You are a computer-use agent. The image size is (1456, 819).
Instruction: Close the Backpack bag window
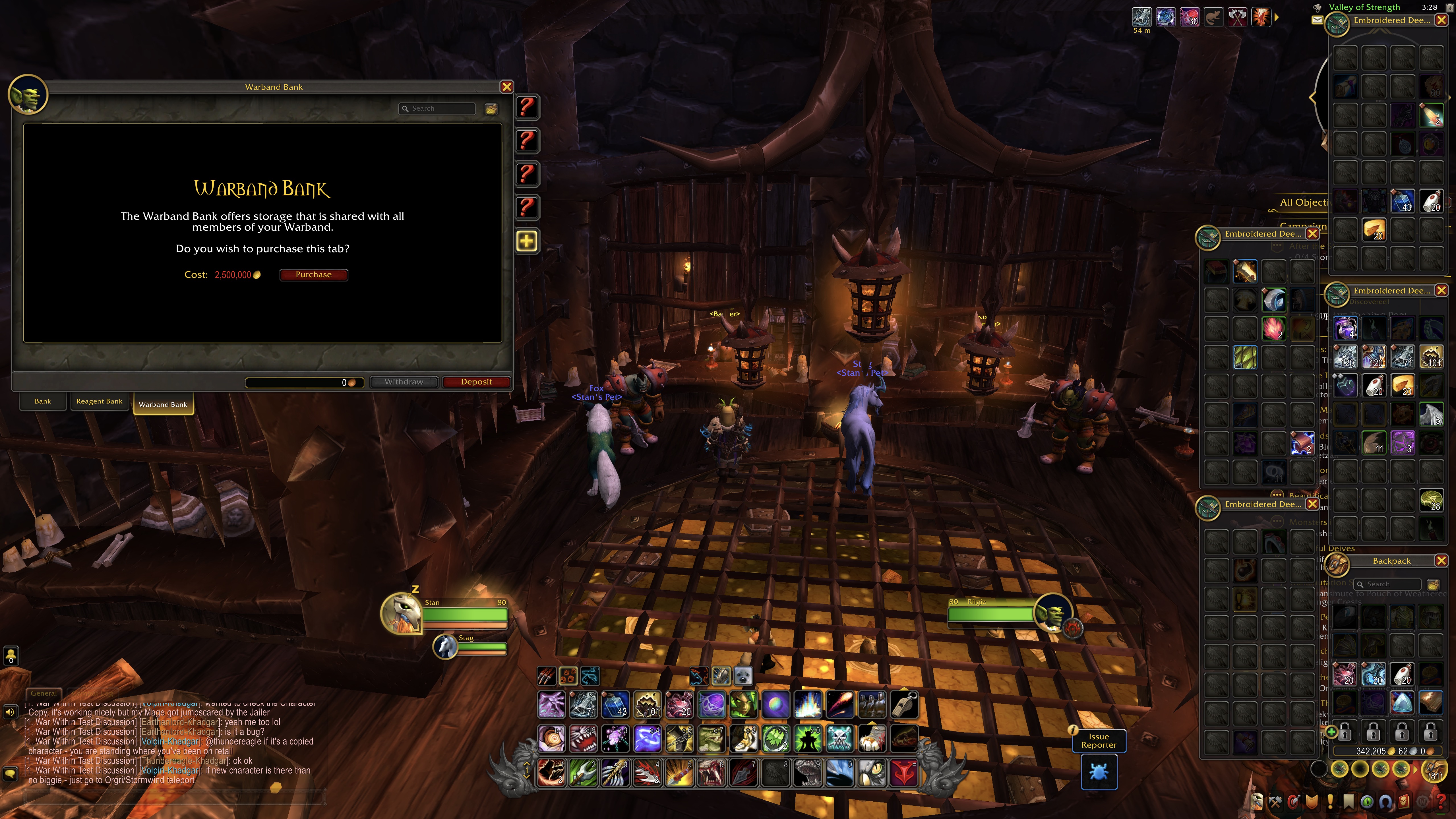1441,561
